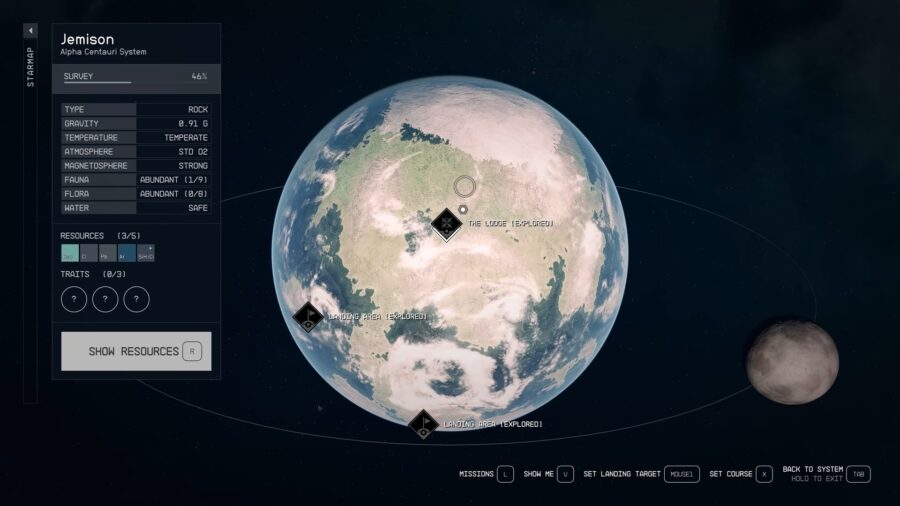Activate the Show Me option
This screenshot has height=506, width=900.
(566, 474)
